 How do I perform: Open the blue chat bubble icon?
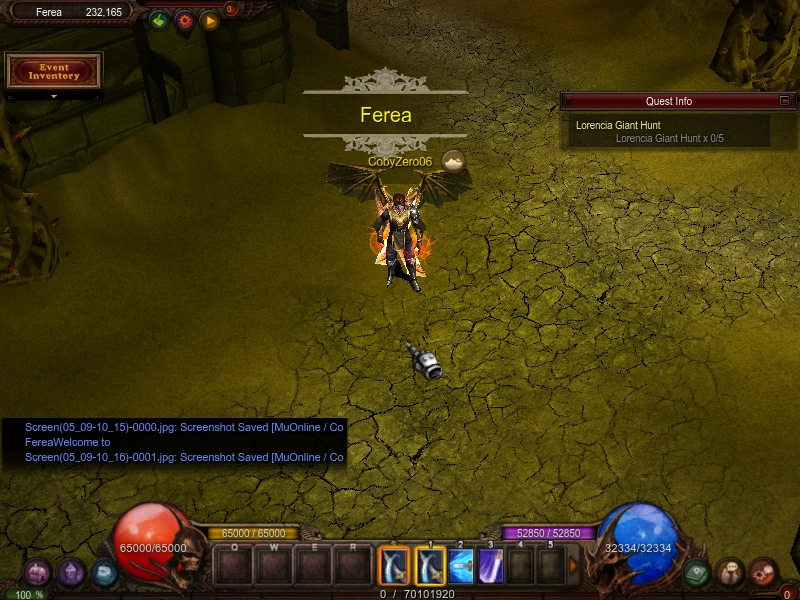pos(104,573)
